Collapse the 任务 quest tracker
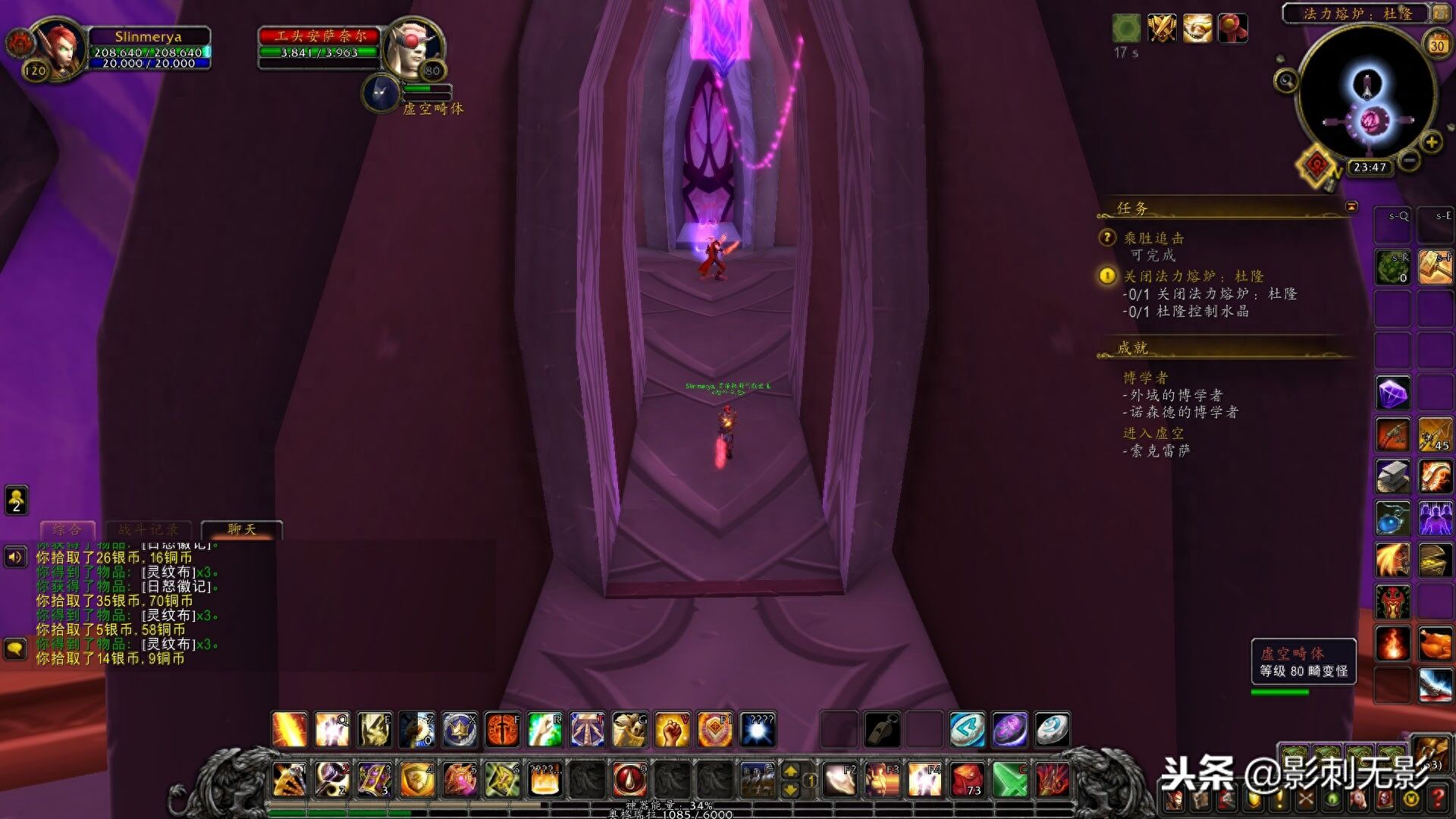This screenshot has width=1456, height=819. [x=1351, y=207]
